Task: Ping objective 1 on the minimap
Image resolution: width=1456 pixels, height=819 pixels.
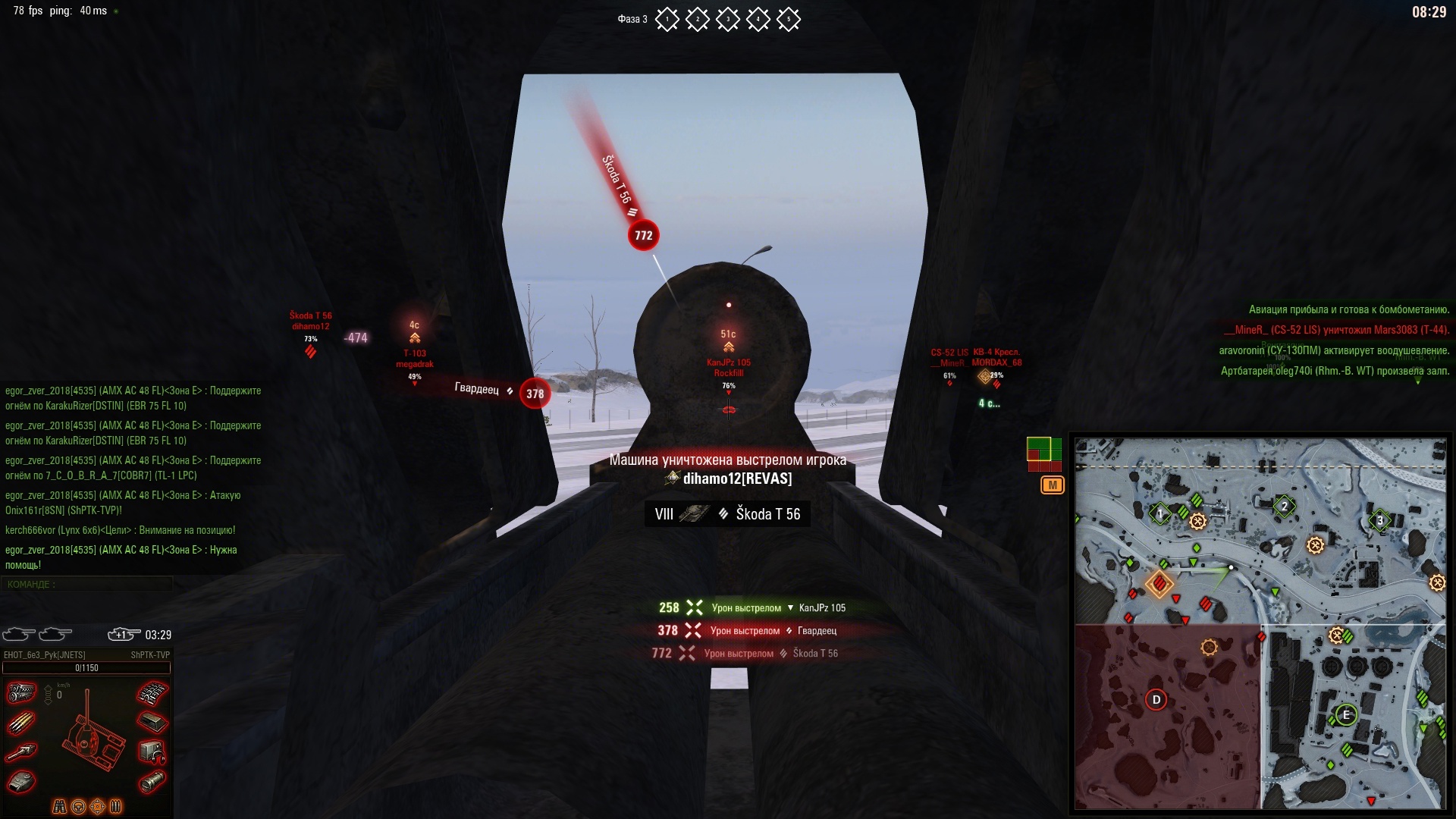Action: click(x=1159, y=513)
